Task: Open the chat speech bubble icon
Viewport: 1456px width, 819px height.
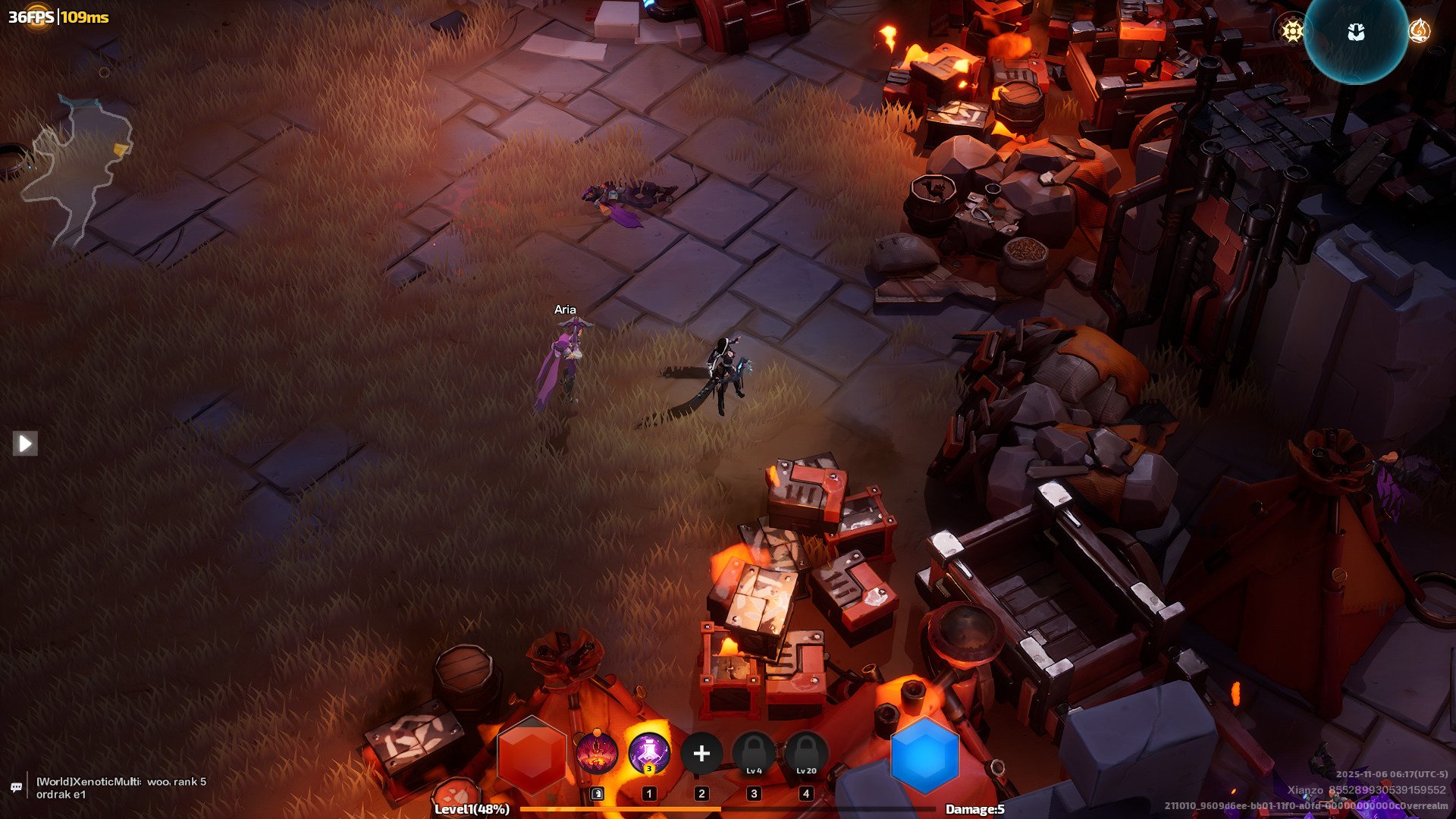Action: (16, 788)
